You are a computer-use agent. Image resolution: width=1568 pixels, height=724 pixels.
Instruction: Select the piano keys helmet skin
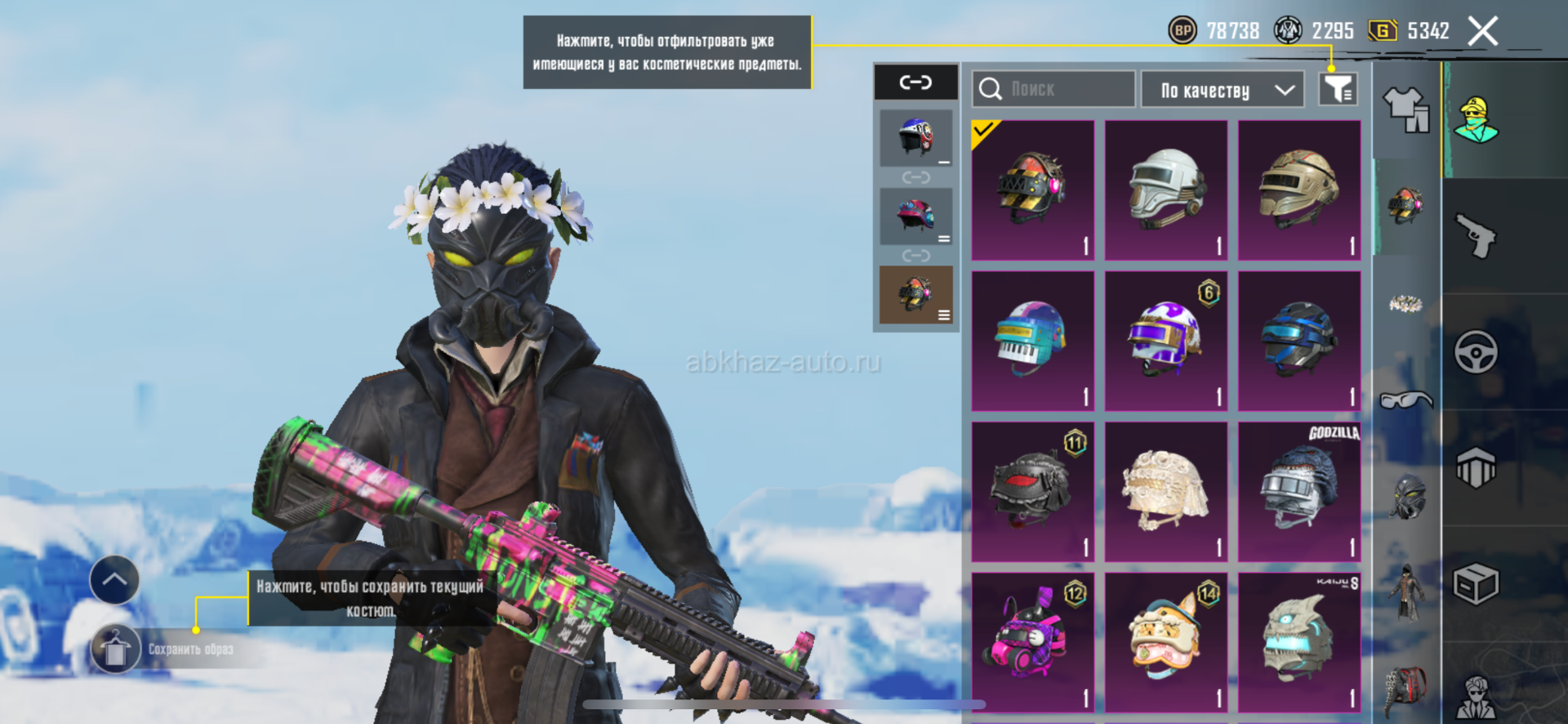point(1032,341)
